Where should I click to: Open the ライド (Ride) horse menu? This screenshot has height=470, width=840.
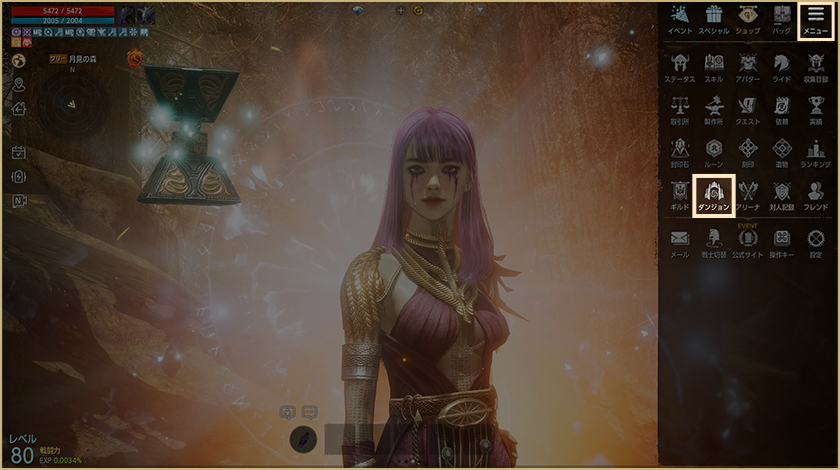tap(782, 67)
